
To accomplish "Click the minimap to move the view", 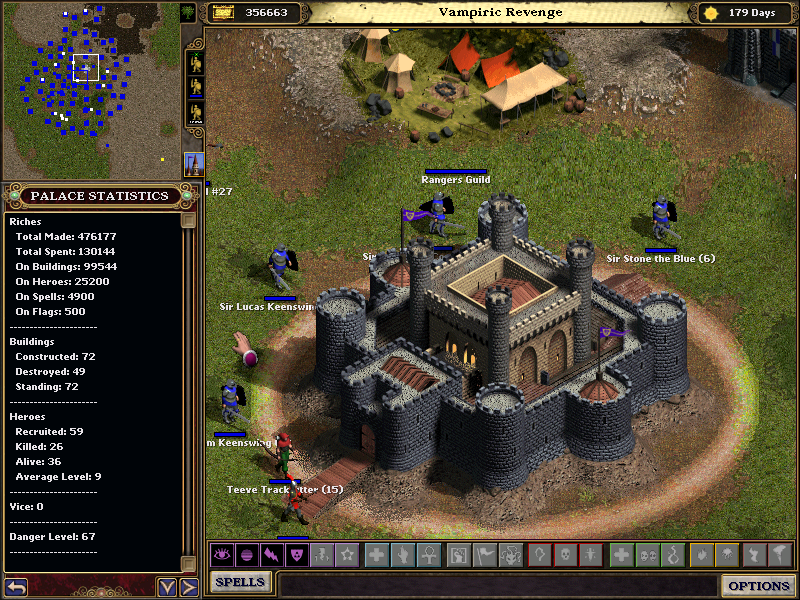I will tap(90, 90).
